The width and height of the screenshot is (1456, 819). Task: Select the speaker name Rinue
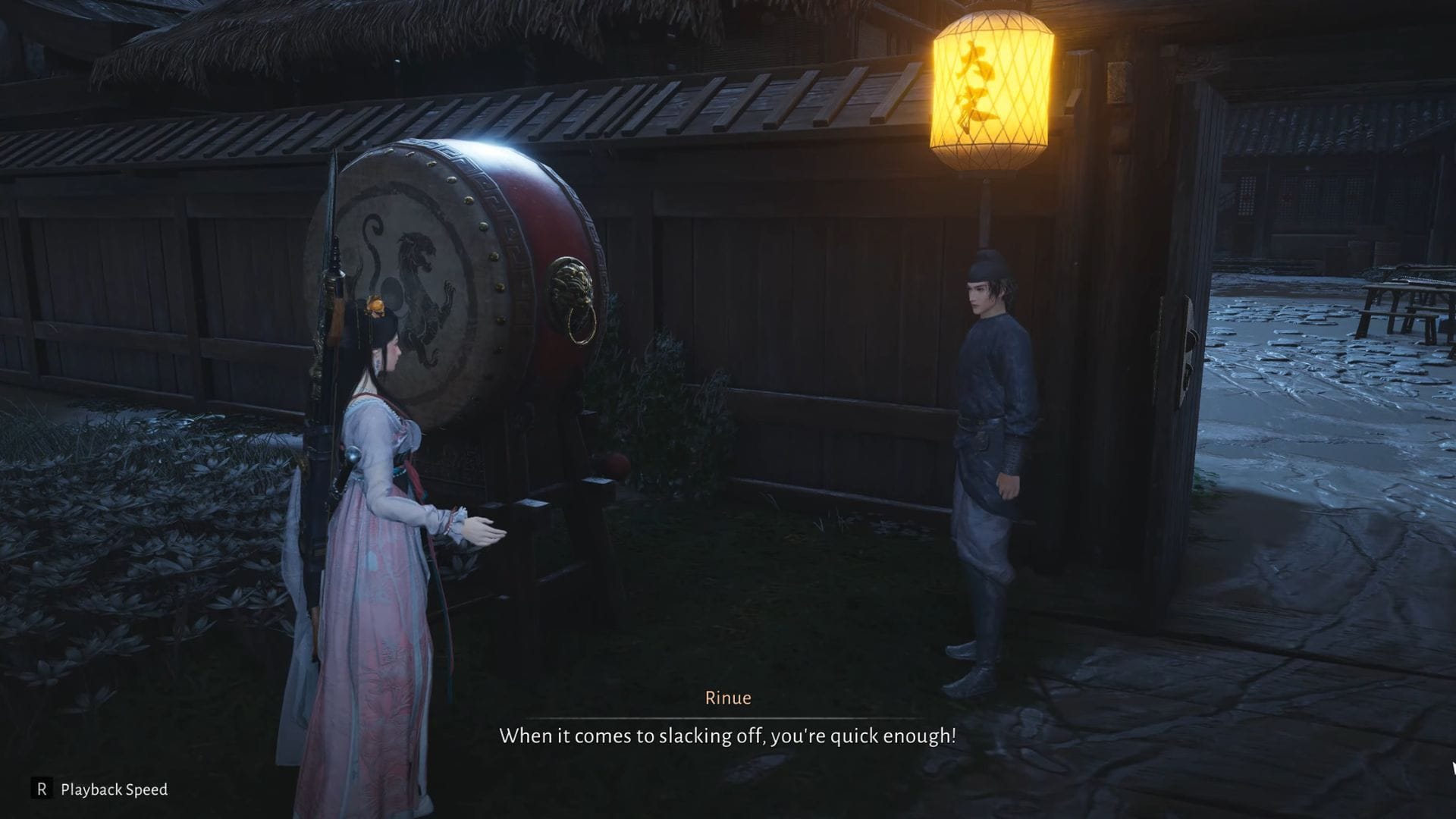(727, 698)
